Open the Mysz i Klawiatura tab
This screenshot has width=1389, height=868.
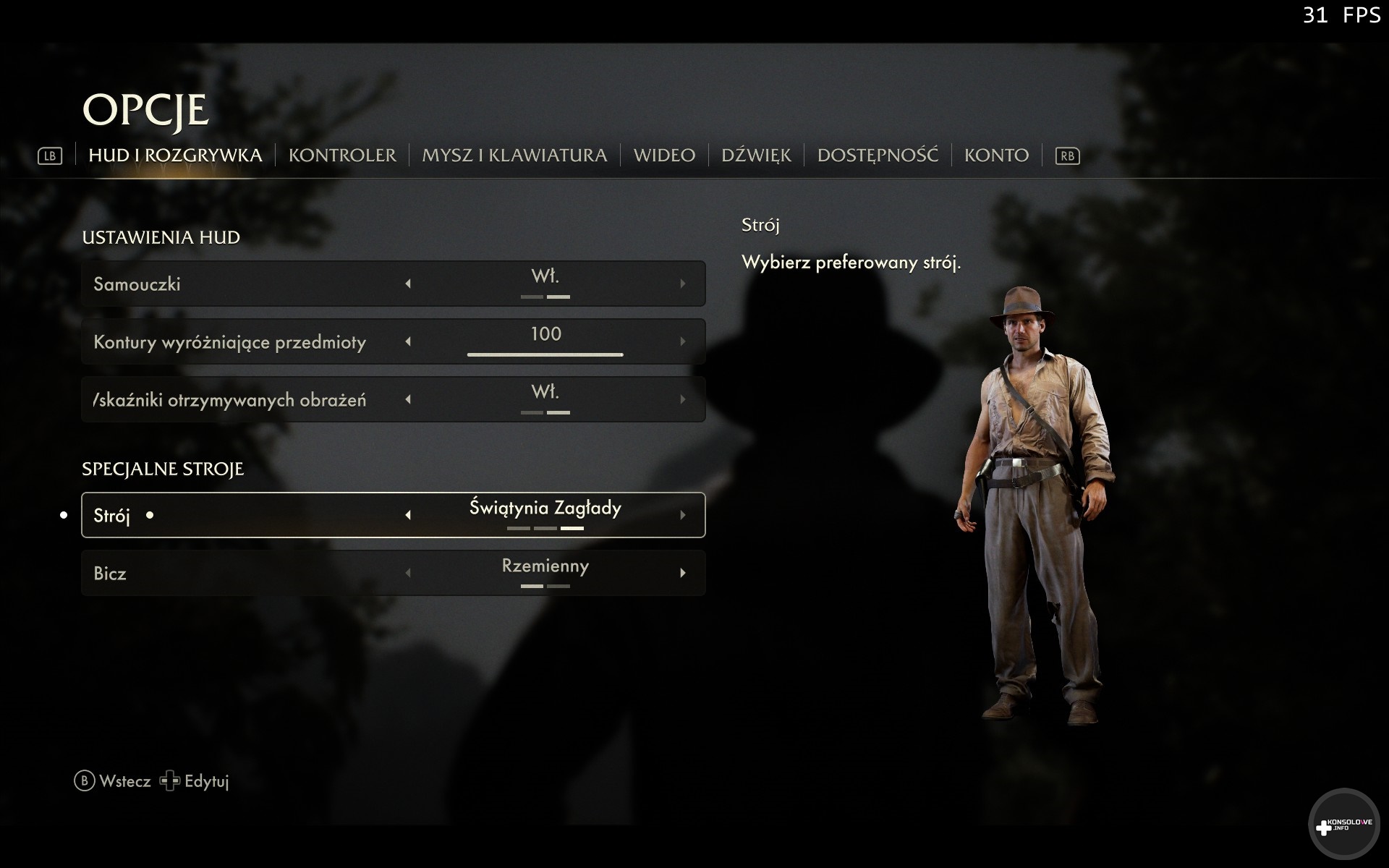pyautogui.click(x=514, y=156)
